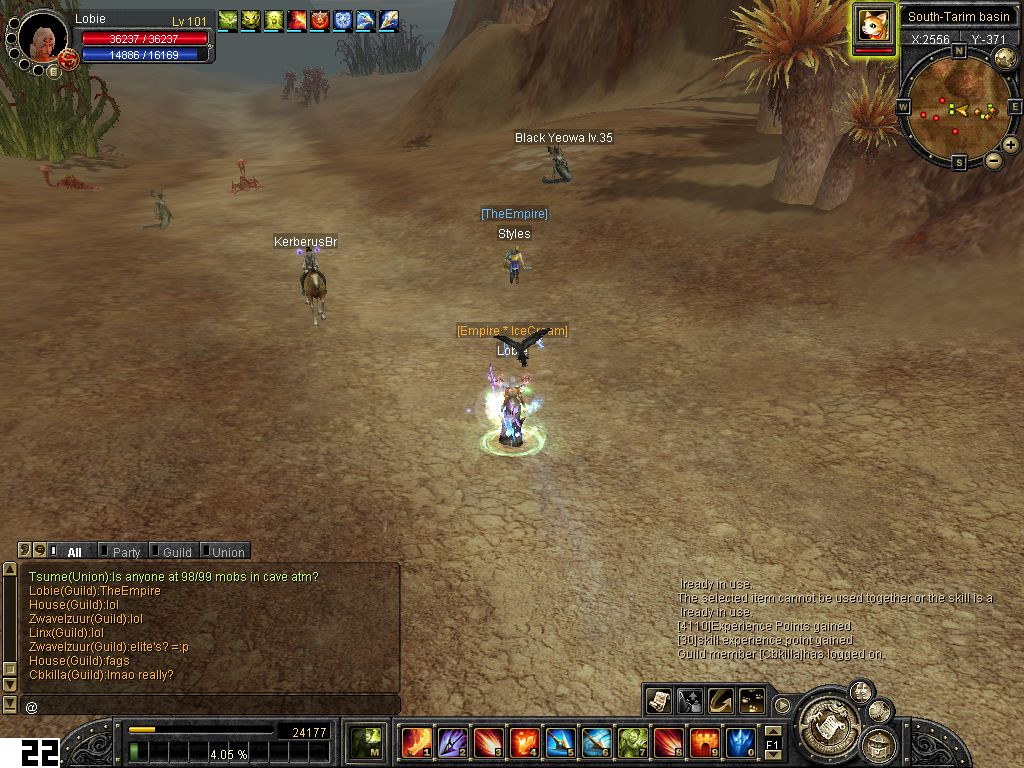This screenshot has width=1024, height=768.
Task: Open the world map globe button
Action: 1005,59
